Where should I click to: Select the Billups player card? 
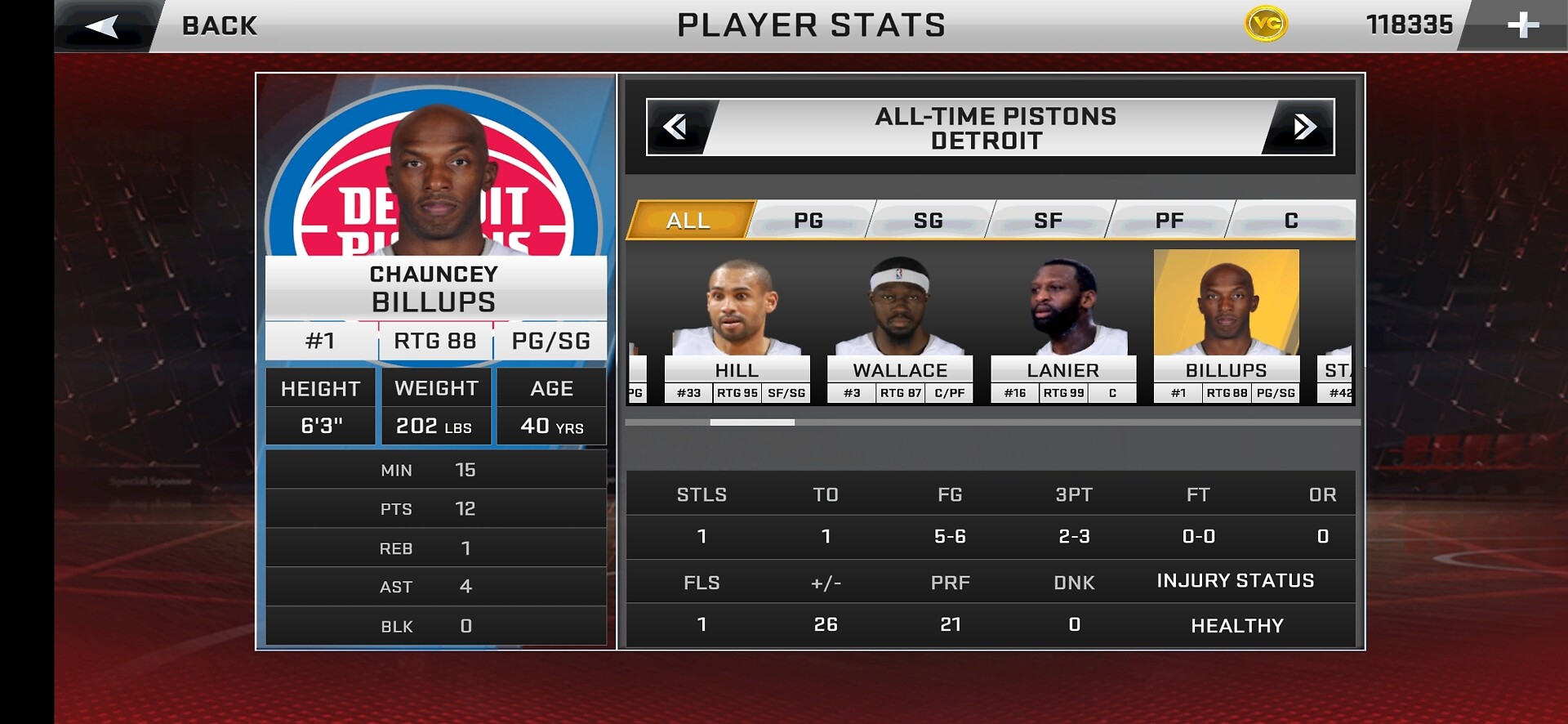point(1226,327)
